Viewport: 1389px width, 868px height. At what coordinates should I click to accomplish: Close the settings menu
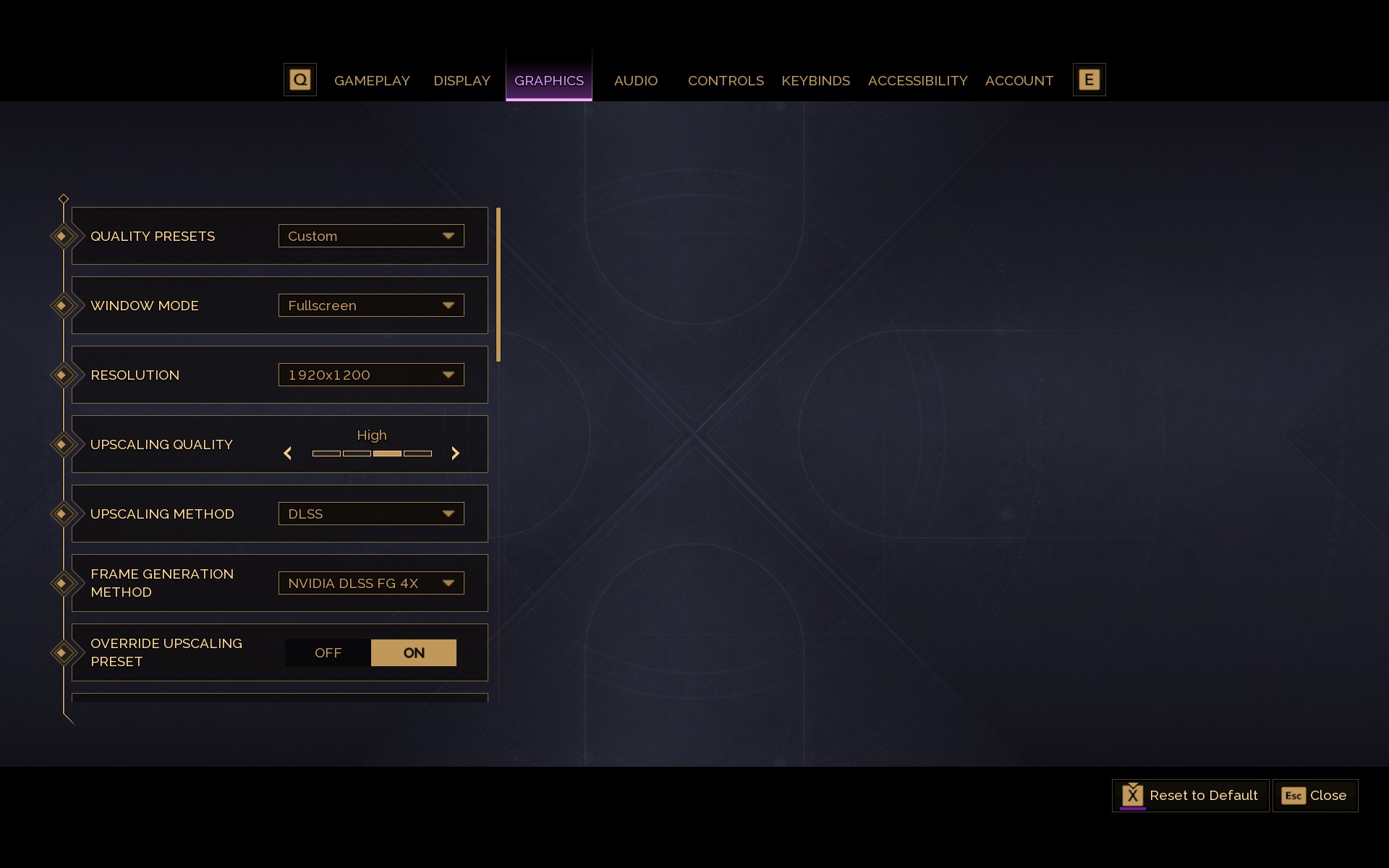tap(1314, 796)
